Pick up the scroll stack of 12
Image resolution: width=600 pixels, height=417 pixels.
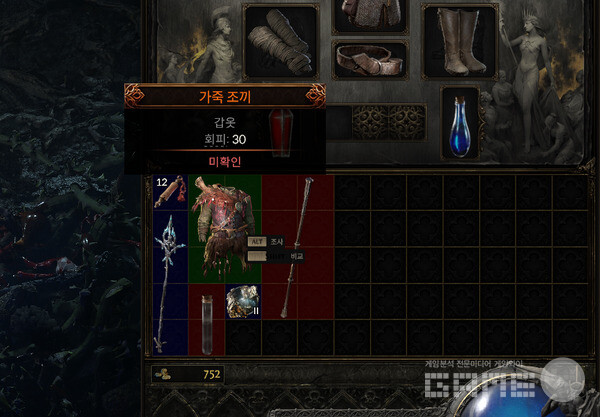(x=170, y=192)
